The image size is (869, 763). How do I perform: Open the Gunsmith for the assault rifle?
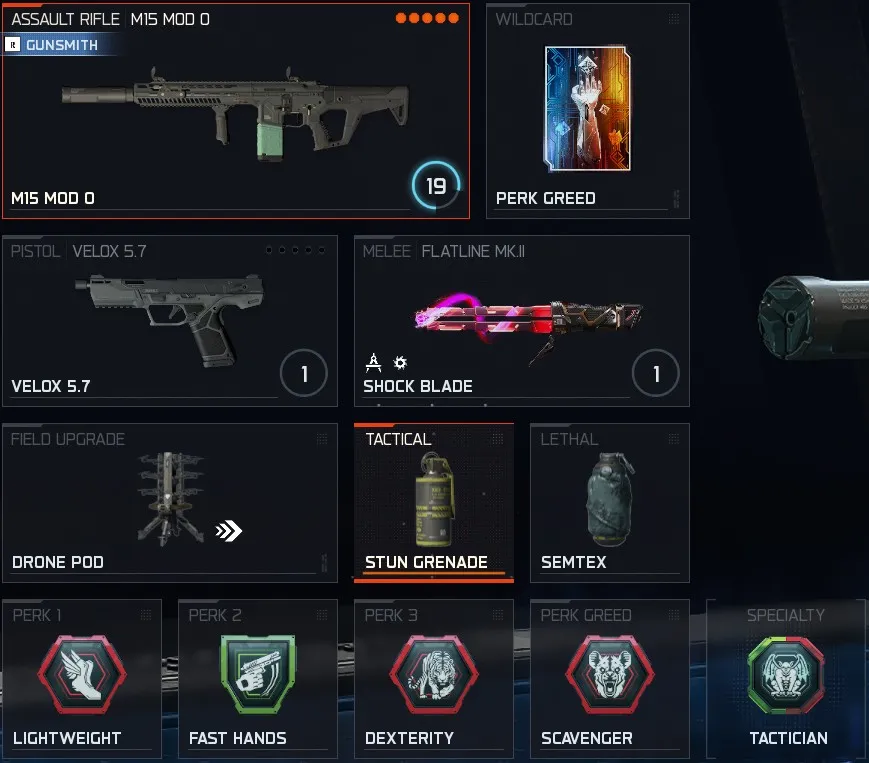coord(60,45)
